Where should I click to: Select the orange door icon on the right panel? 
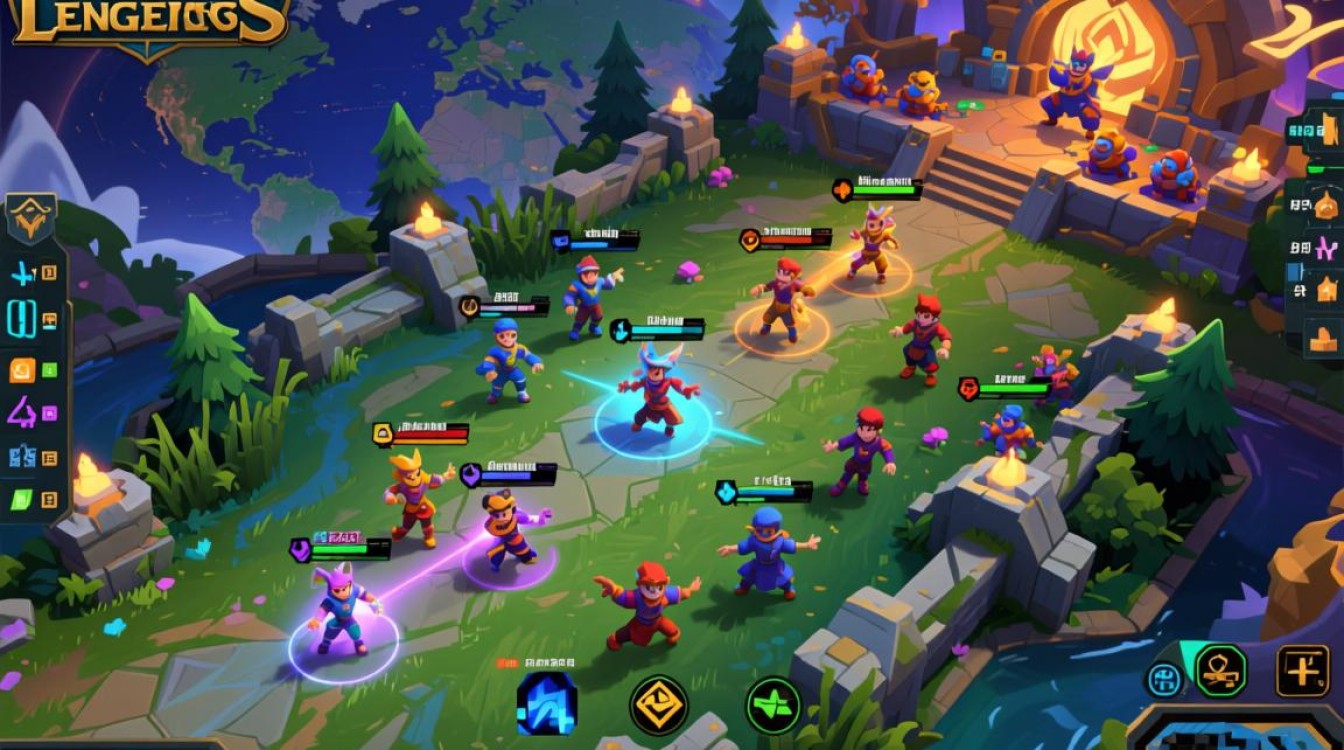pos(1331,130)
